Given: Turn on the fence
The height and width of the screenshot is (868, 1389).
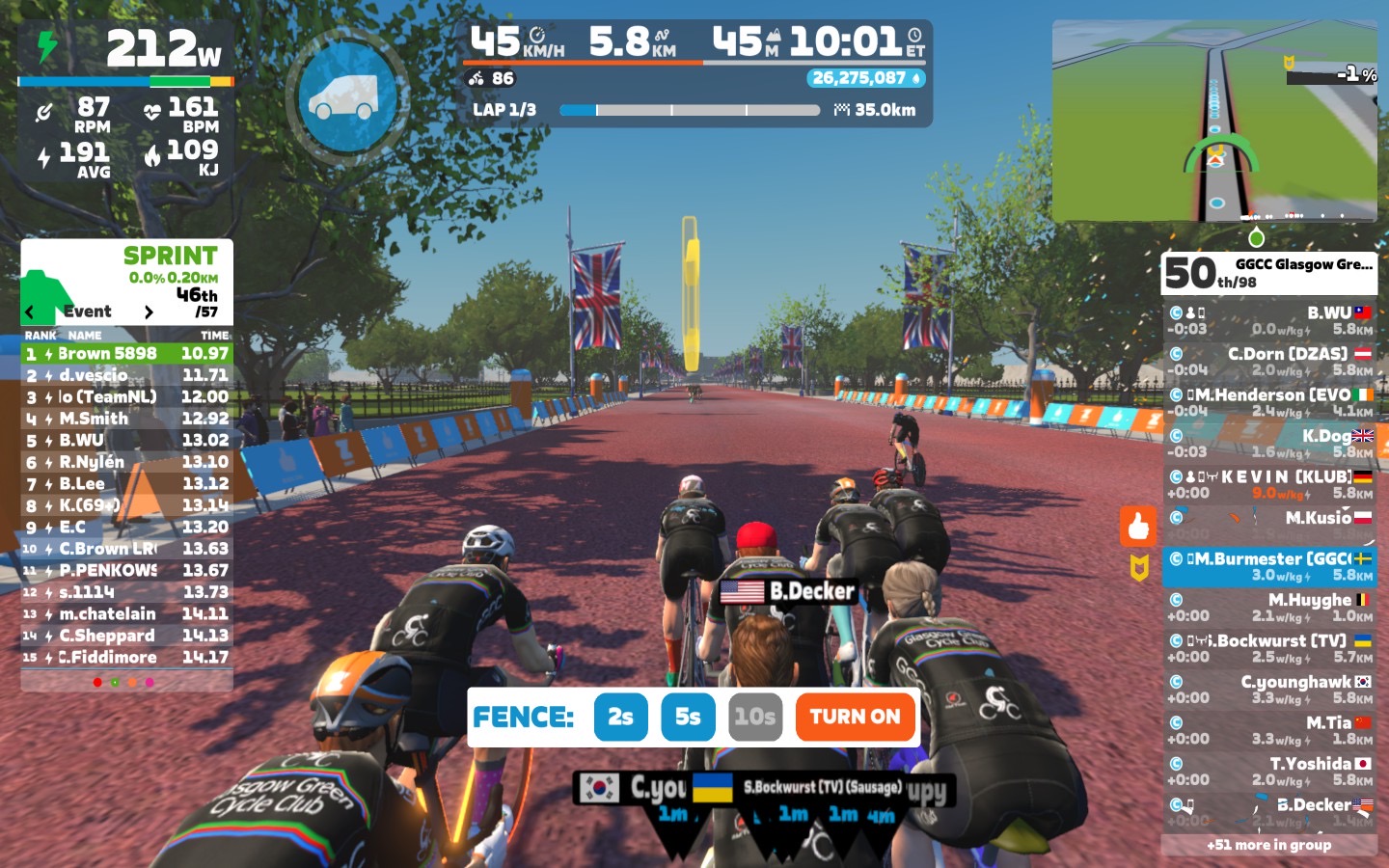Looking at the screenshot, I should point(855,717).
